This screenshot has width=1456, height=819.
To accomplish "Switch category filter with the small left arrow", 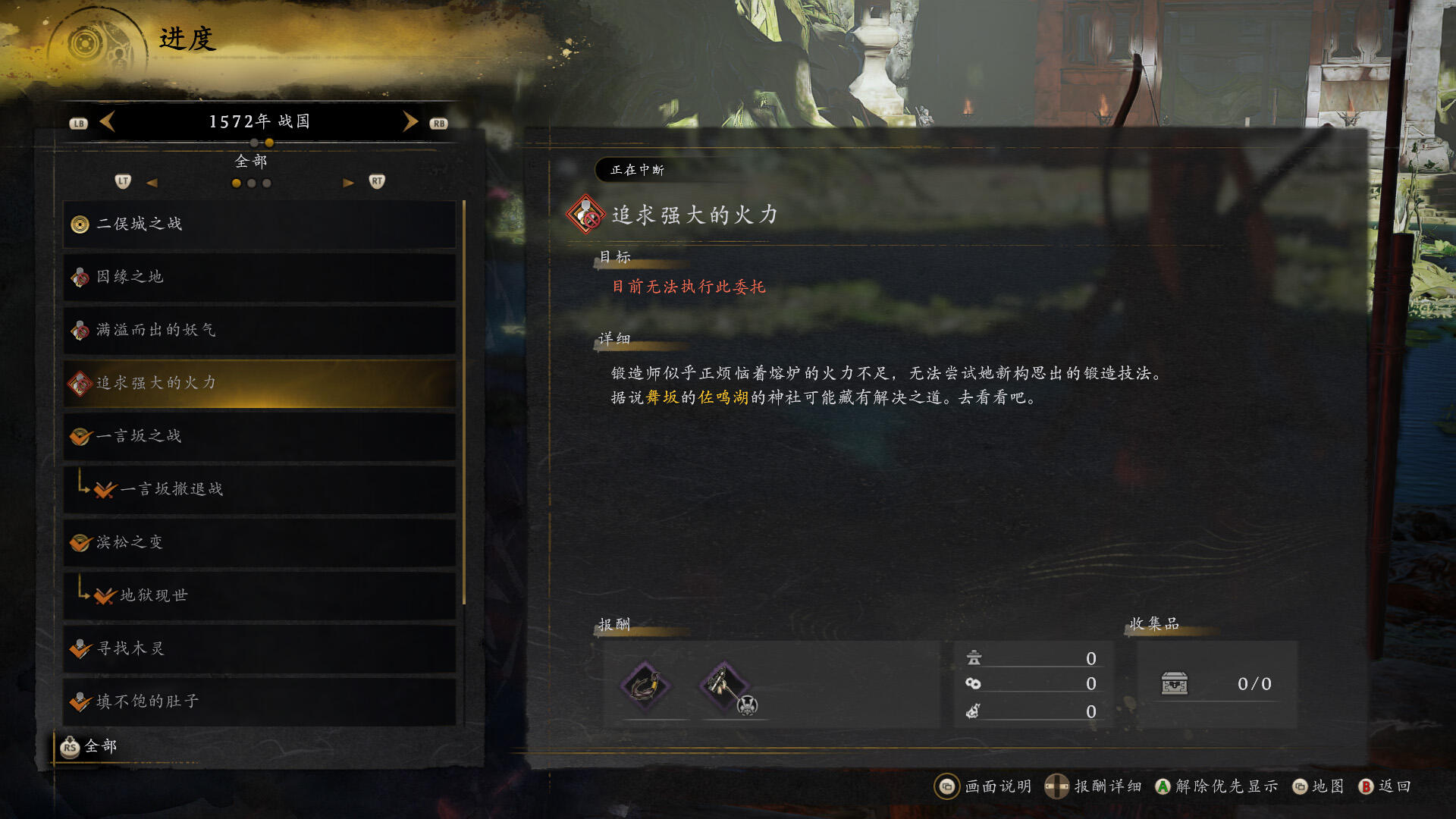I will [x=152, y=183].
